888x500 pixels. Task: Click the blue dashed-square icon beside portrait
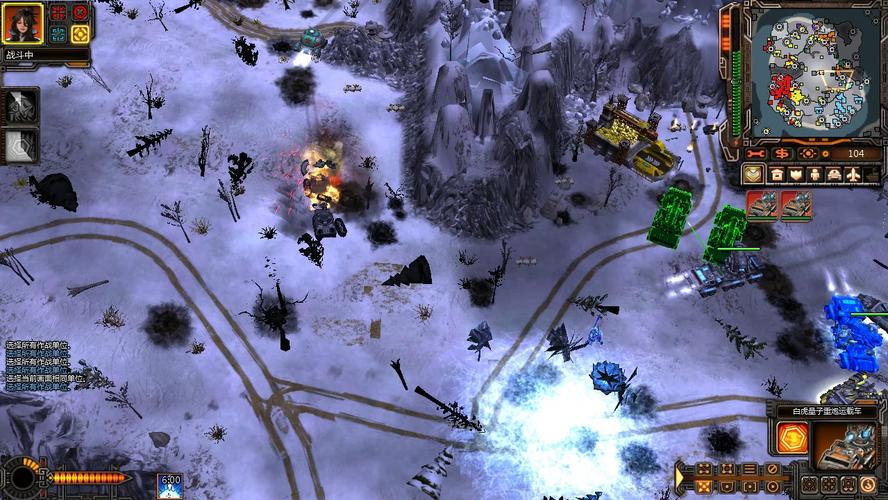tap(58, 34)
